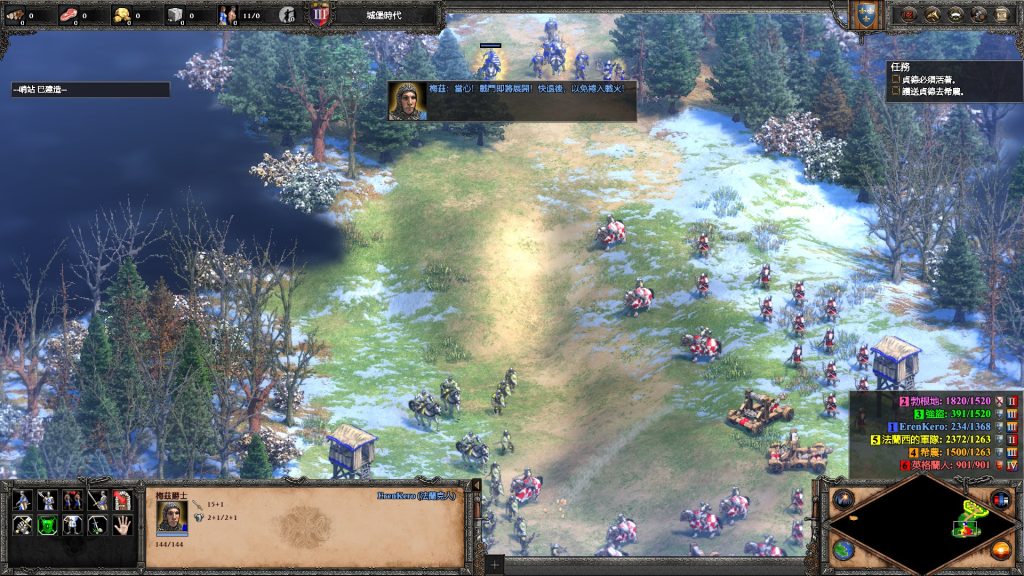Image resolution: width=1024 pixels, height=576 pixels.
Task: Click the French fleur-de-lis civilization shield
Action: pyautogui.click(x=863, y=15)
